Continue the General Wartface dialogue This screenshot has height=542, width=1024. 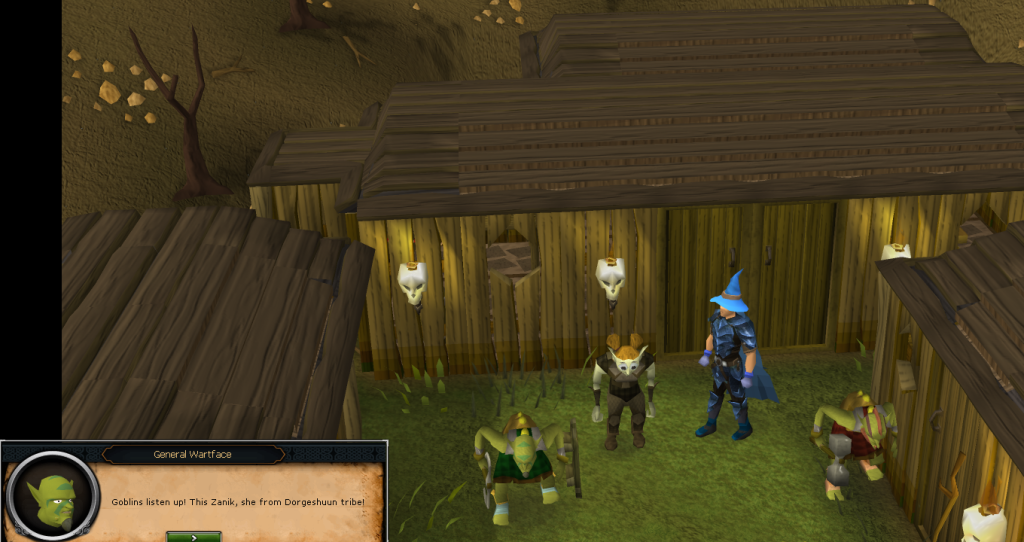193,536
